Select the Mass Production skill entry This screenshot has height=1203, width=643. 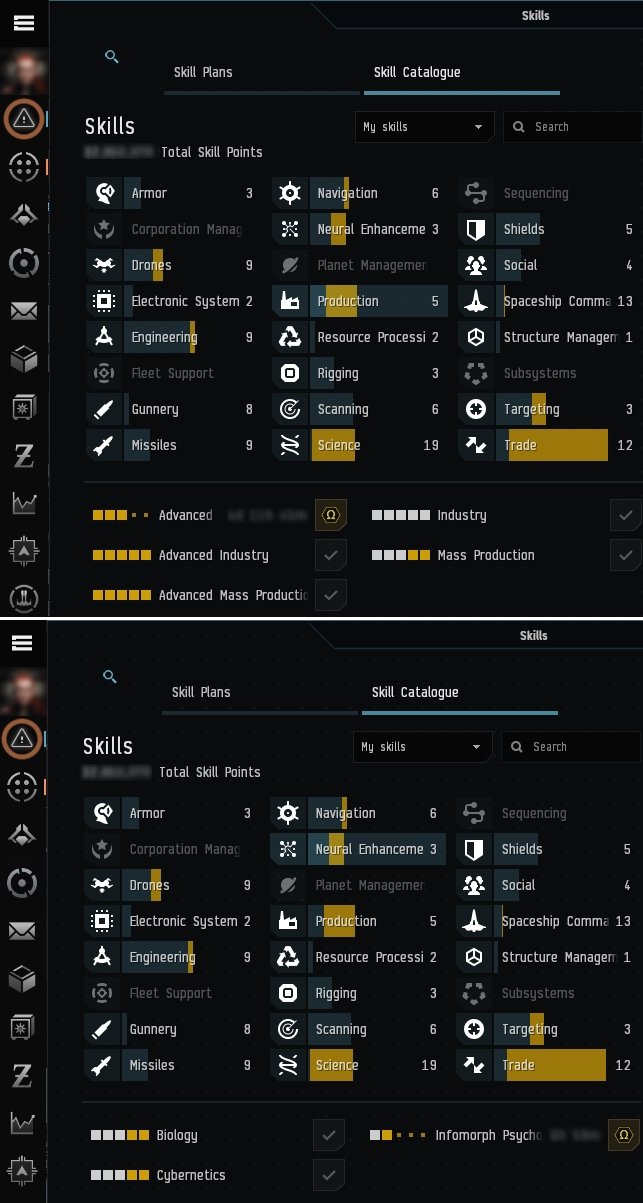(485, 555)
